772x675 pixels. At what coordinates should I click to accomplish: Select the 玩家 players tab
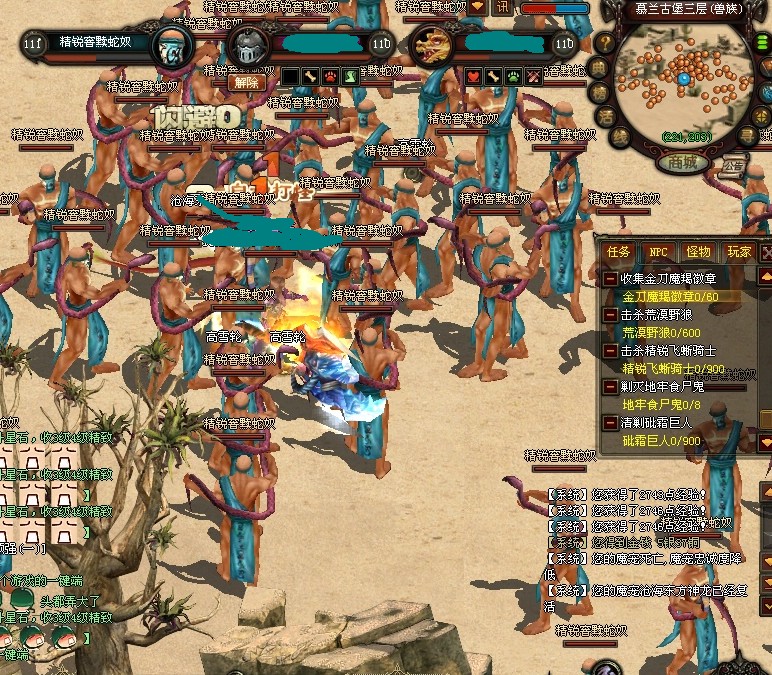738,252
